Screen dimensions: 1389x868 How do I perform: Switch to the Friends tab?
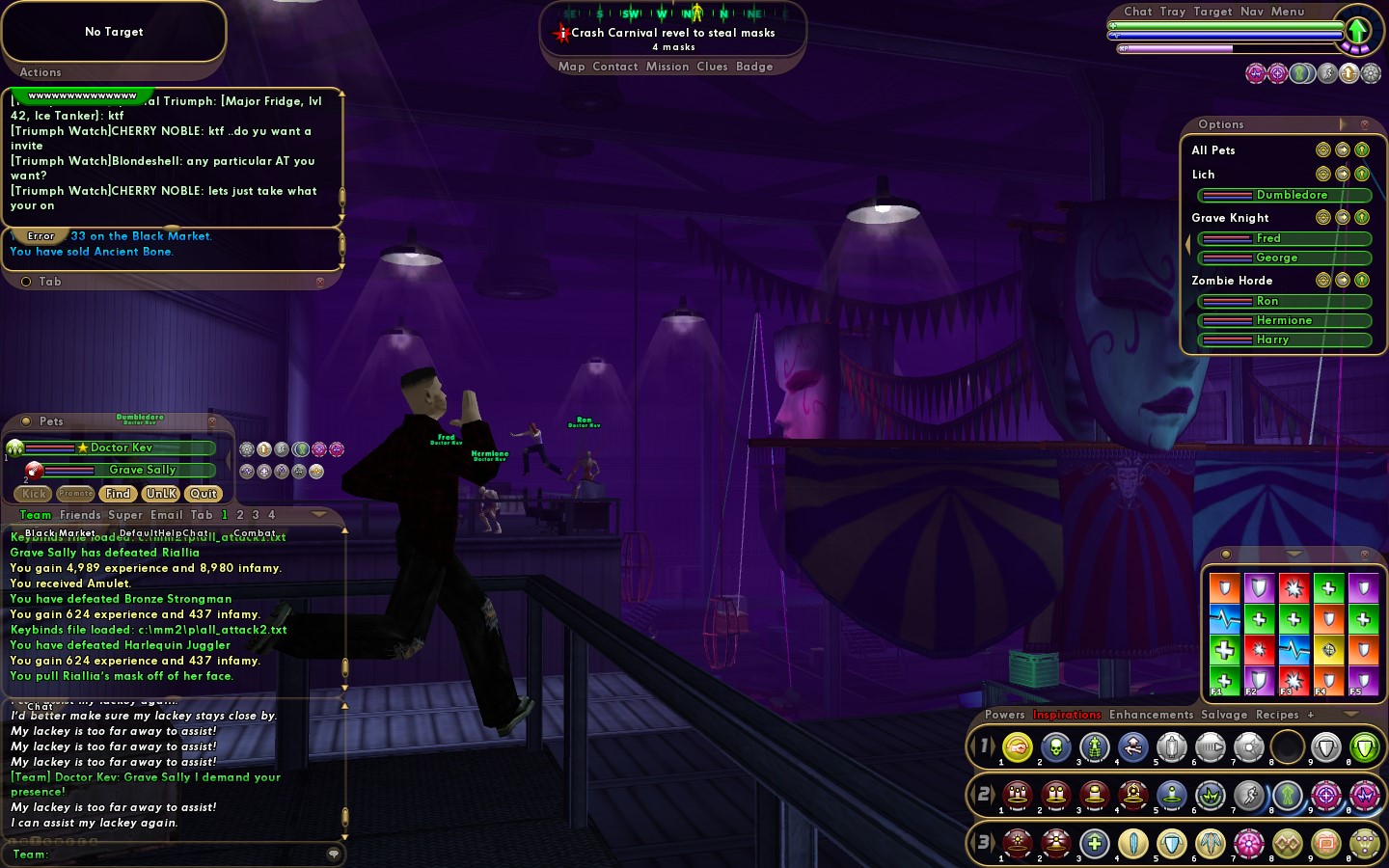pos(80,515)
